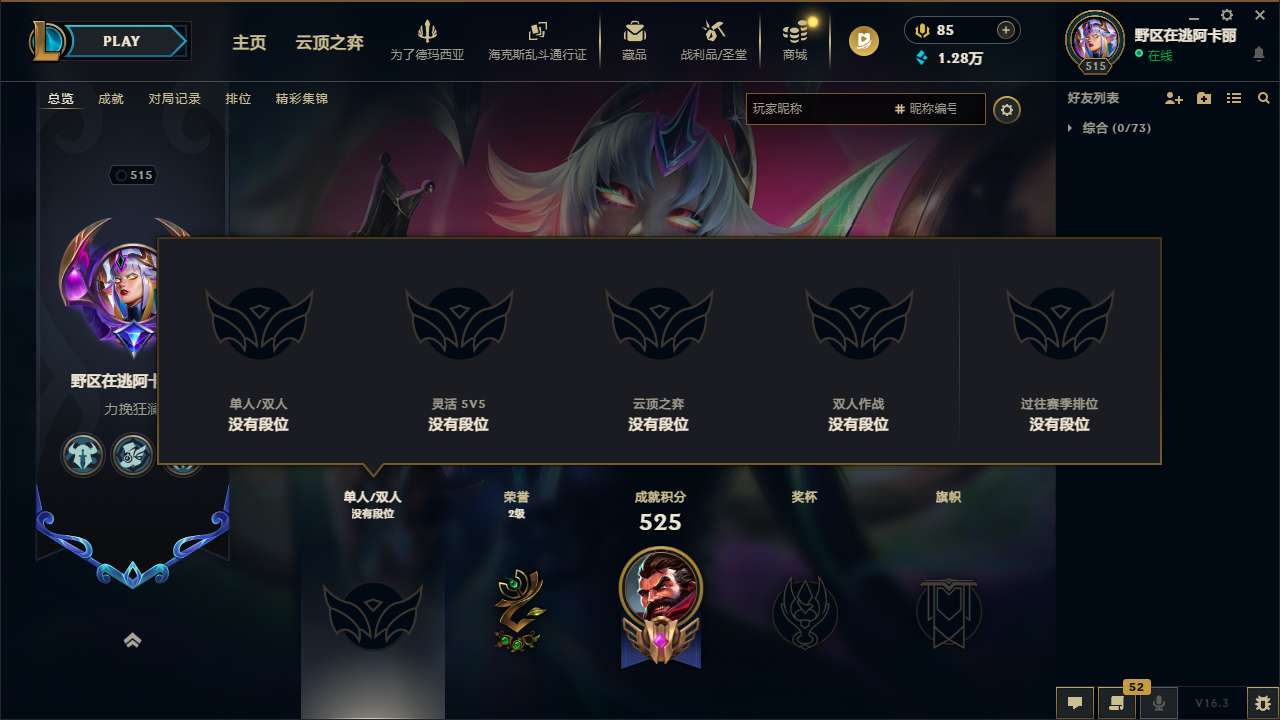Create friend group with folder-plus icon
This screenshot has width=1280, height=720.
pyautogui.click(x=1203, y=98)
